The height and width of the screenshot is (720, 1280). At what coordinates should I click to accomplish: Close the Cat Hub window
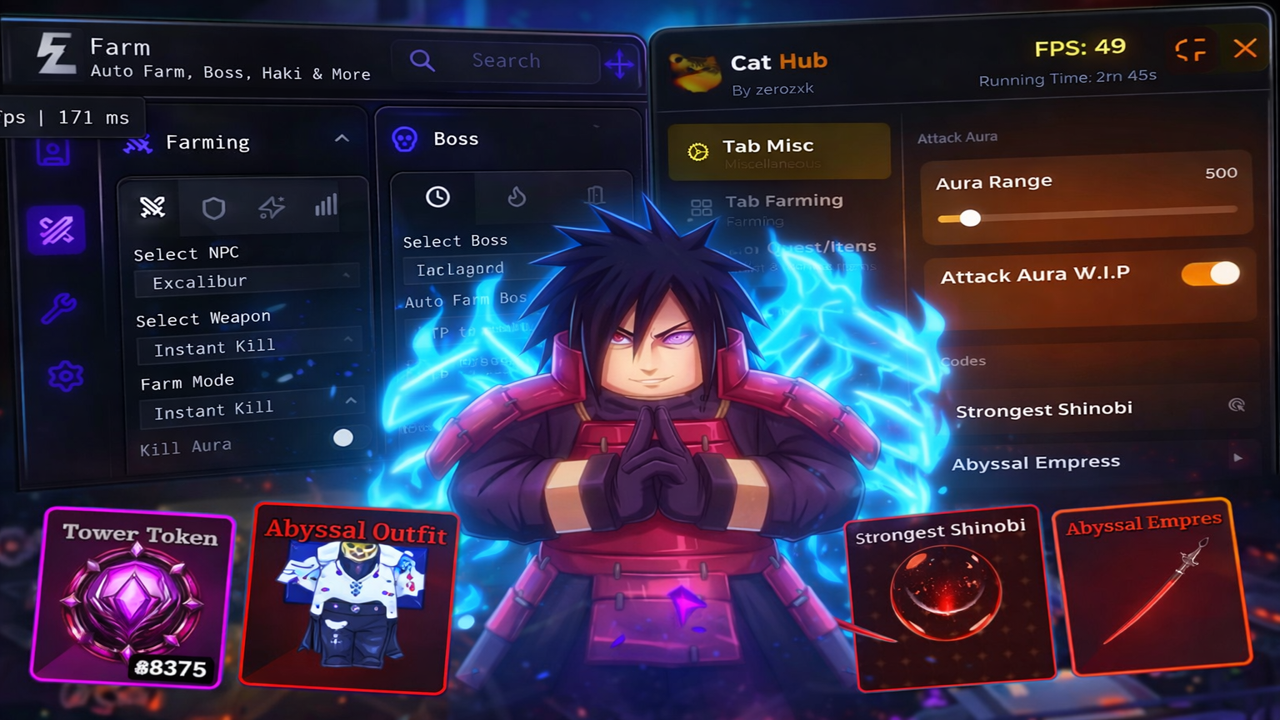[1245, 48]
